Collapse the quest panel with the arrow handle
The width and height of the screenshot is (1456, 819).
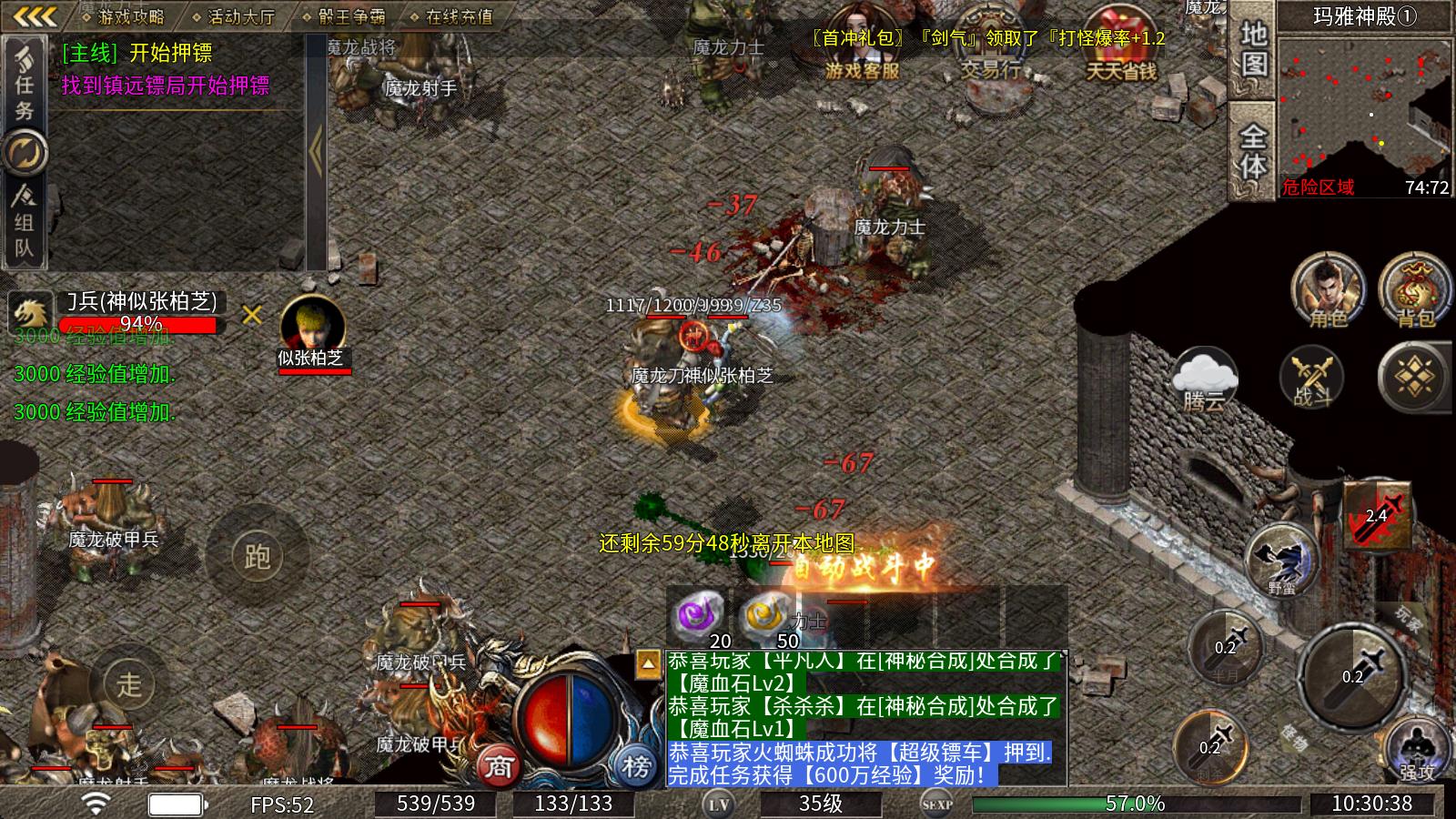pyautogui.click(x=316, y=150)
